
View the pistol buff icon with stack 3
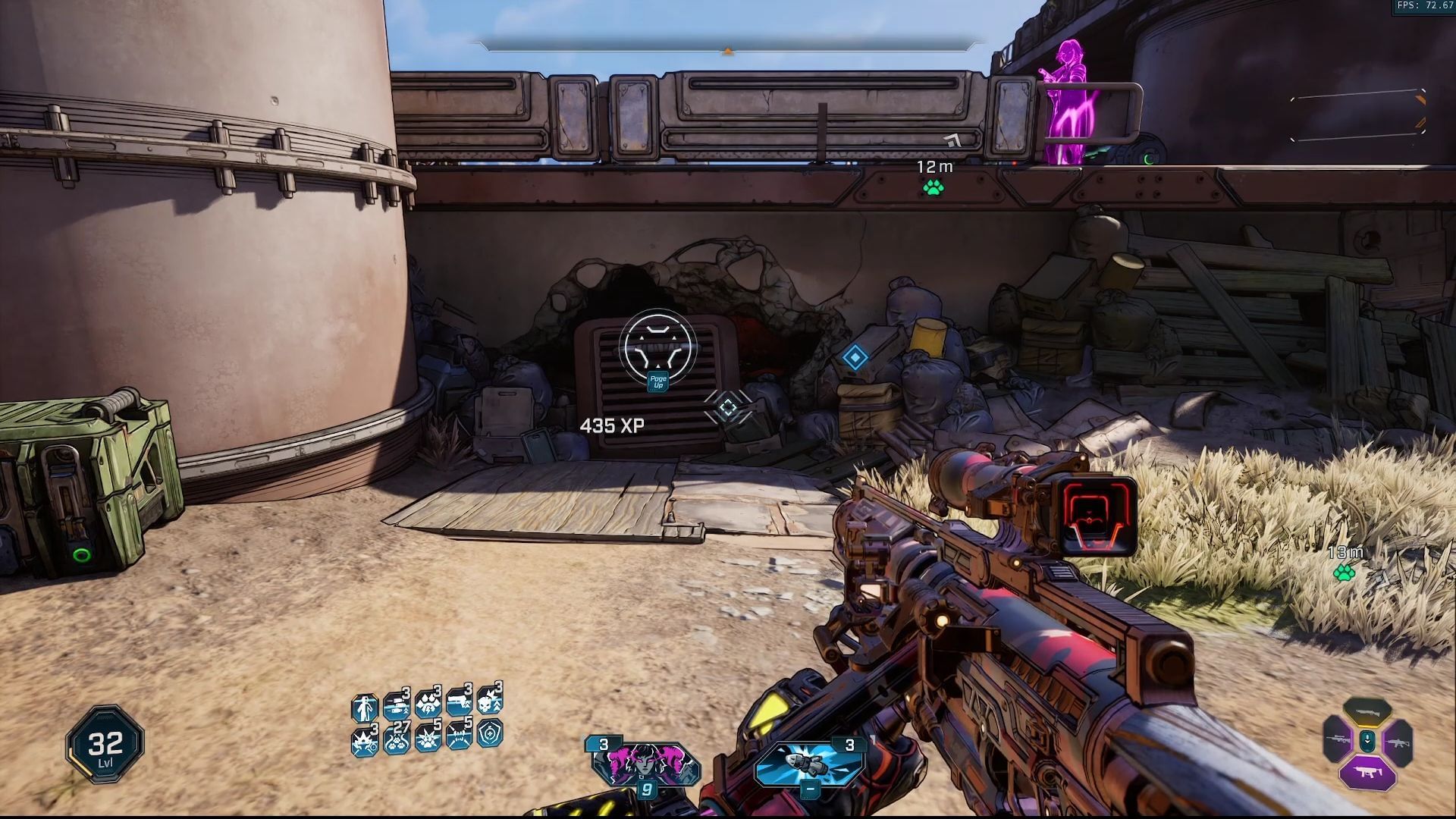point(459,704)
